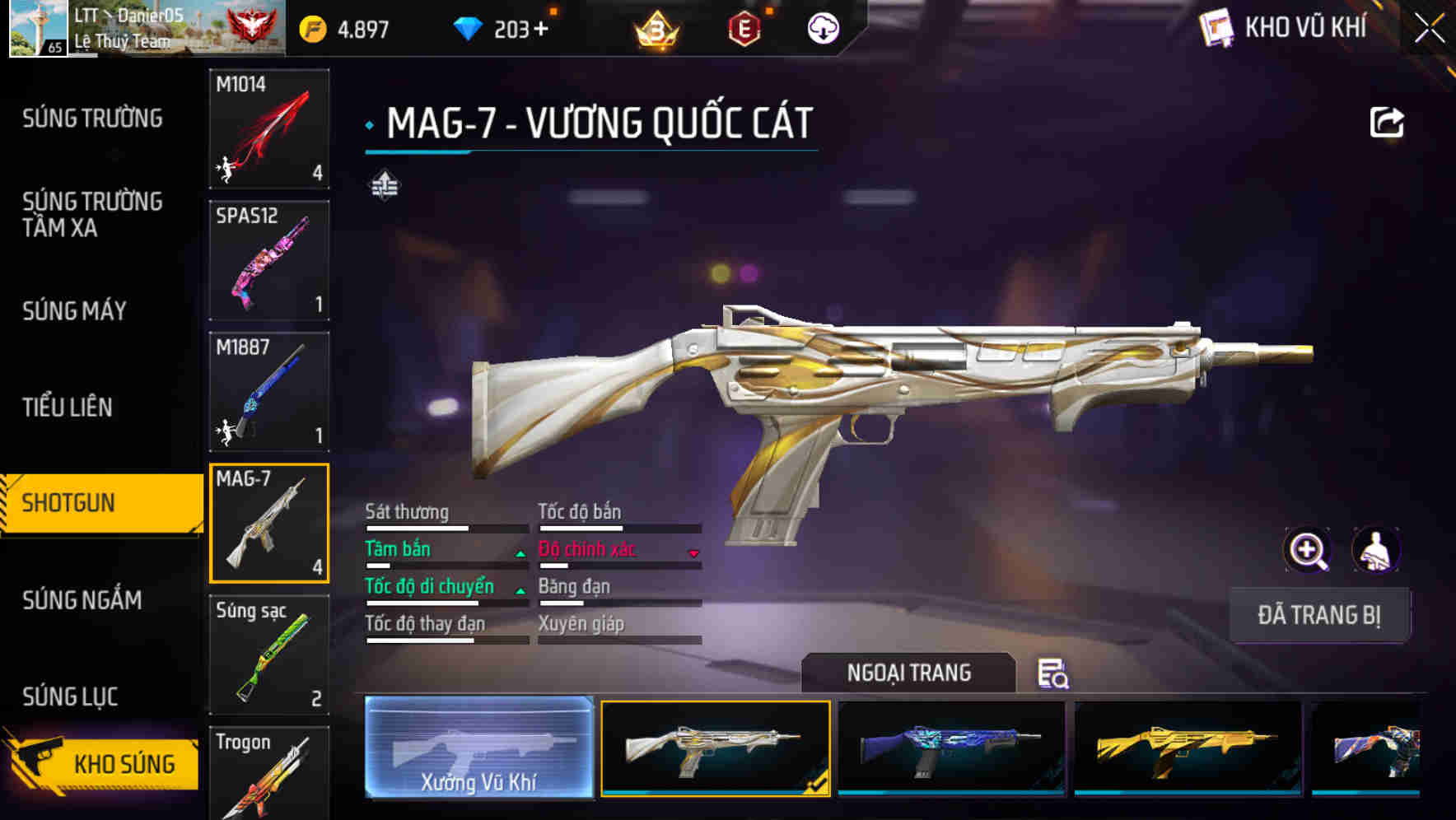Open the Xưởng Vũ Khí workshop tile
The width and height of the screenshot is (1456, 820).
point(478,748)
